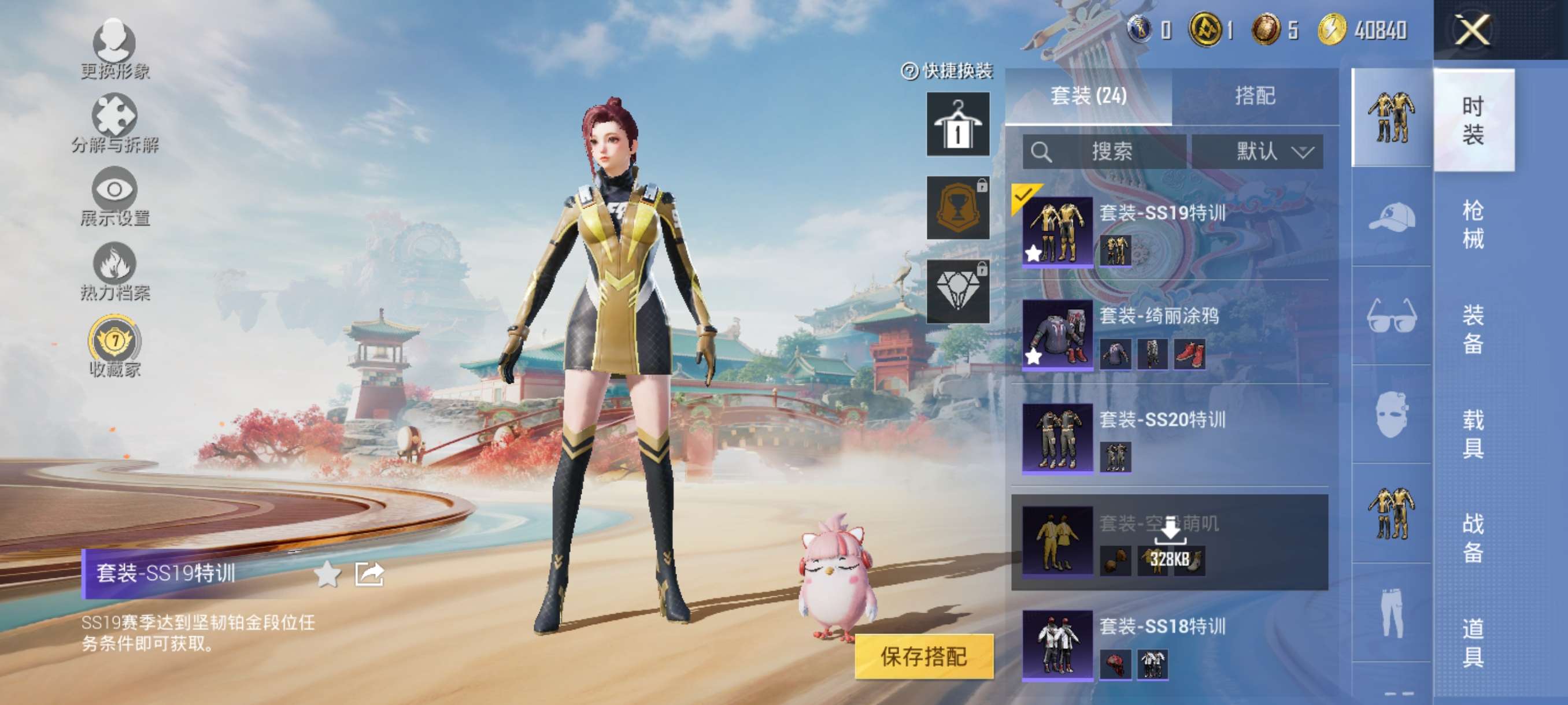Viewport: 1568px width, 705px height.
Task: Close the wardrobe with the X button
Action: click(x=1471, y=30)
